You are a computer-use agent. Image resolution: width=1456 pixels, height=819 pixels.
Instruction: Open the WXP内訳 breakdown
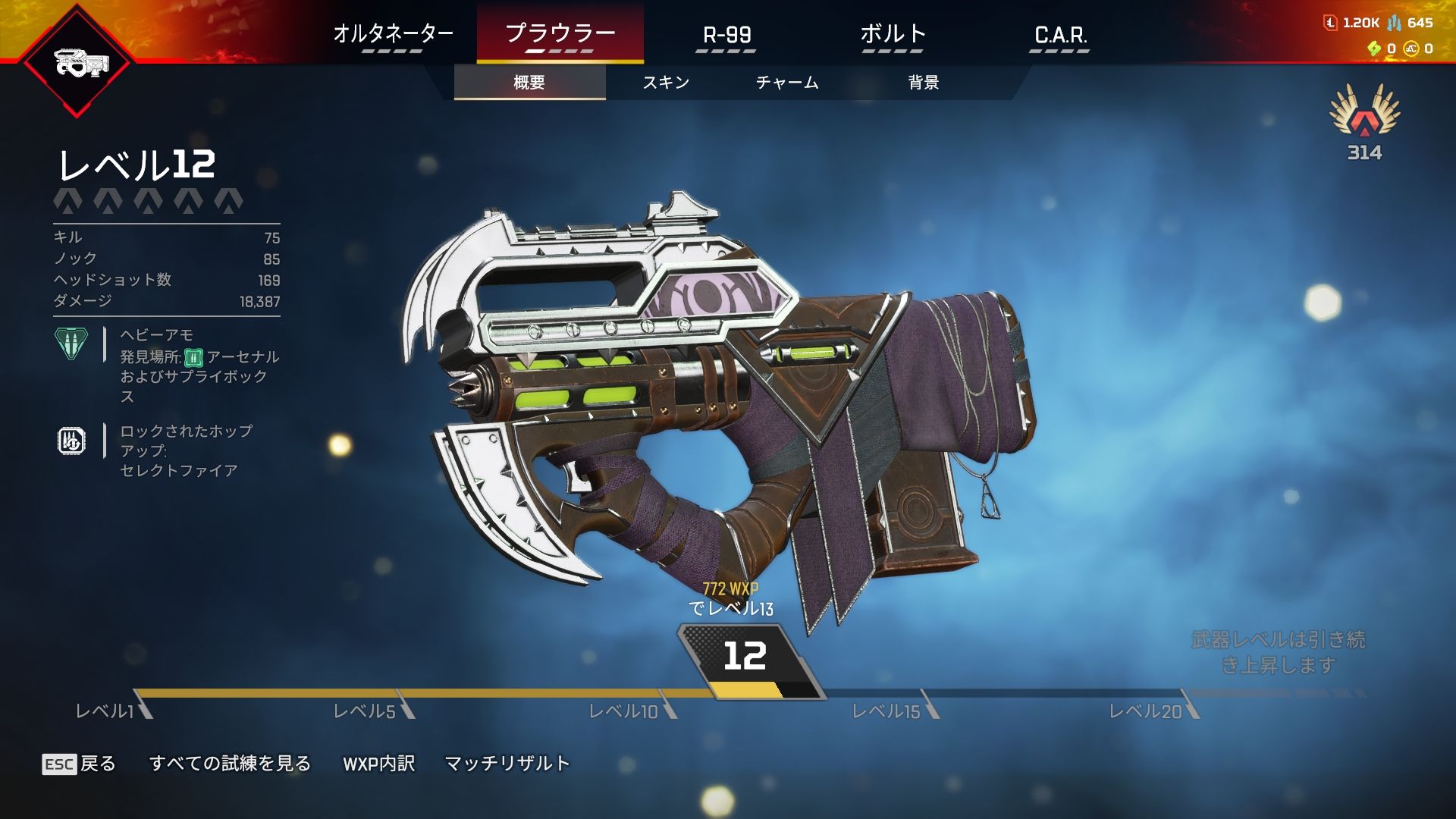pyautogui.click(x=378, y=764)
